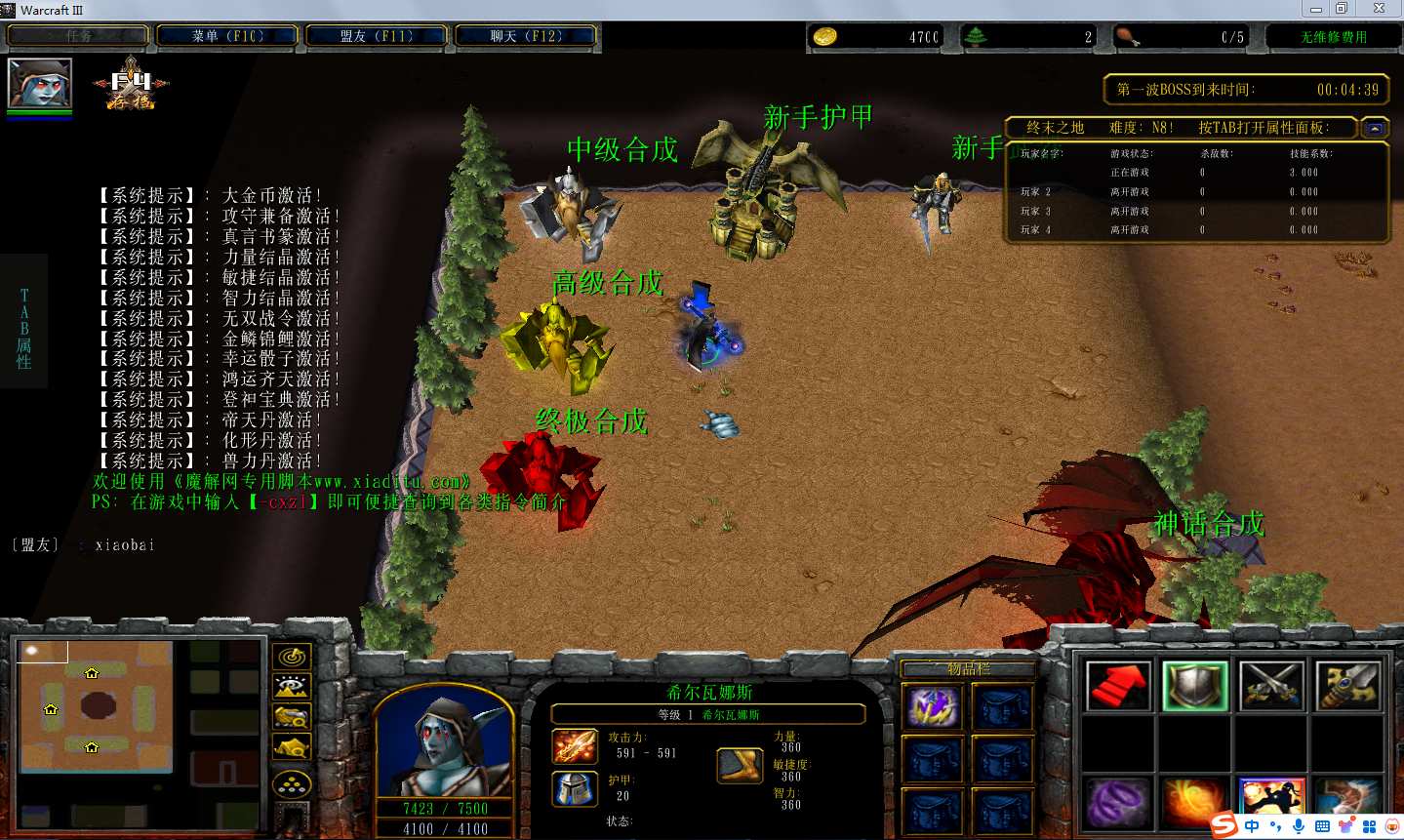
Task: Click the Sylvanas hero portrait in the panel
Action: point(443,742)
